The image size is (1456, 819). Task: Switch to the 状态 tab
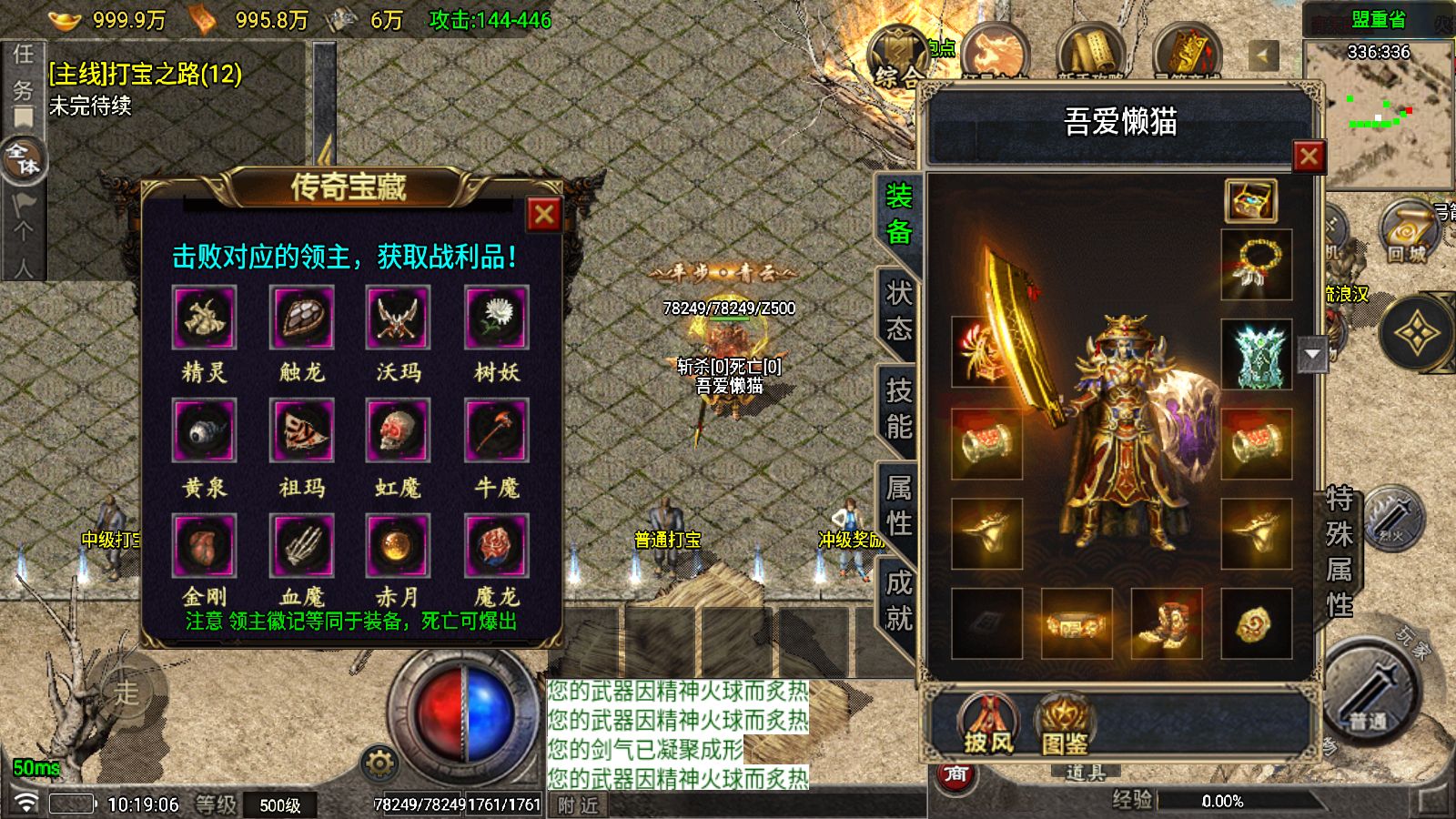[x=899, y=310]
